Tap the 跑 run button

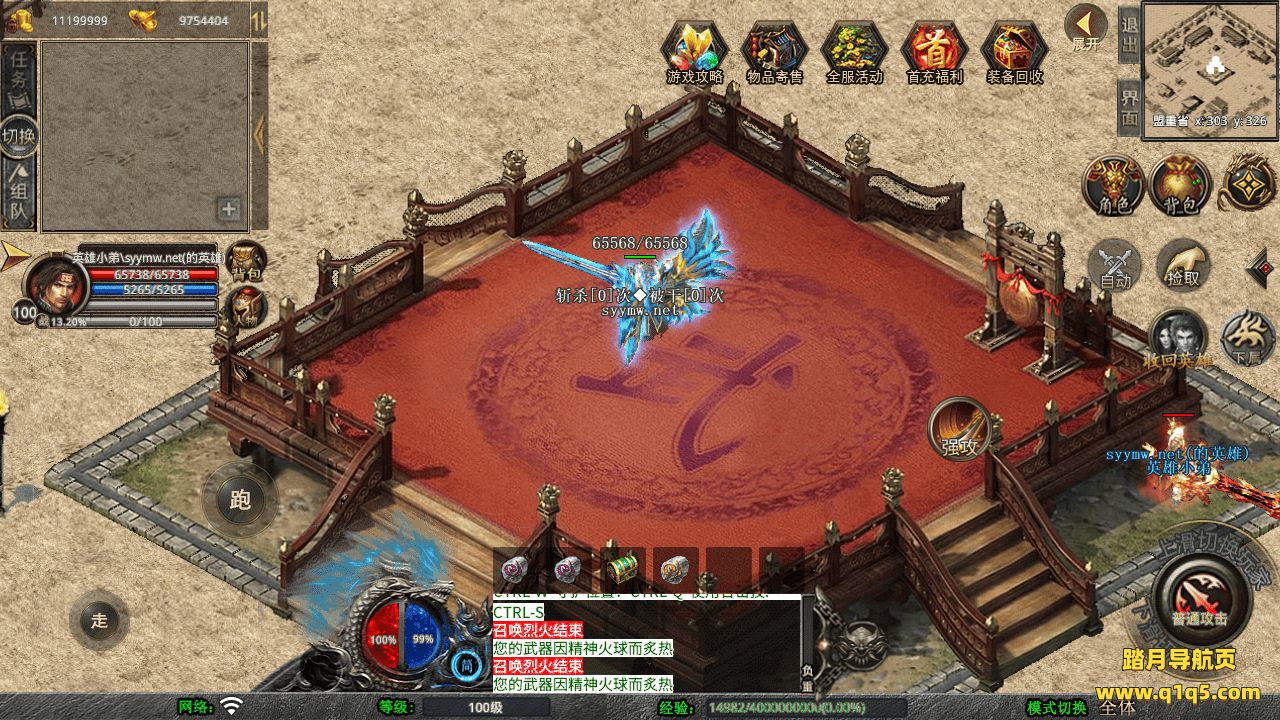click(240, 499)
